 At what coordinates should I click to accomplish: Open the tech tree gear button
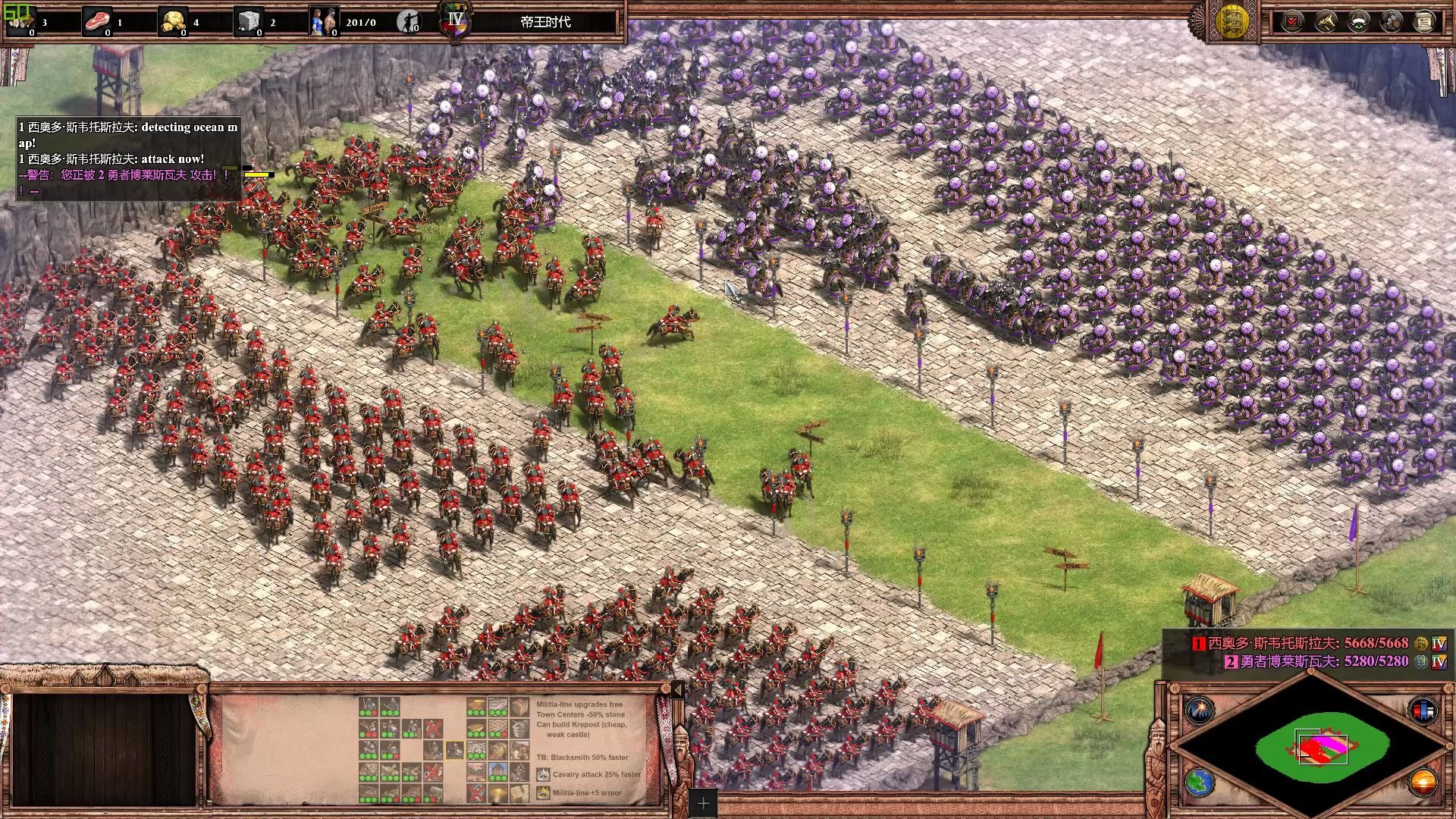[x=1392, y=21]
